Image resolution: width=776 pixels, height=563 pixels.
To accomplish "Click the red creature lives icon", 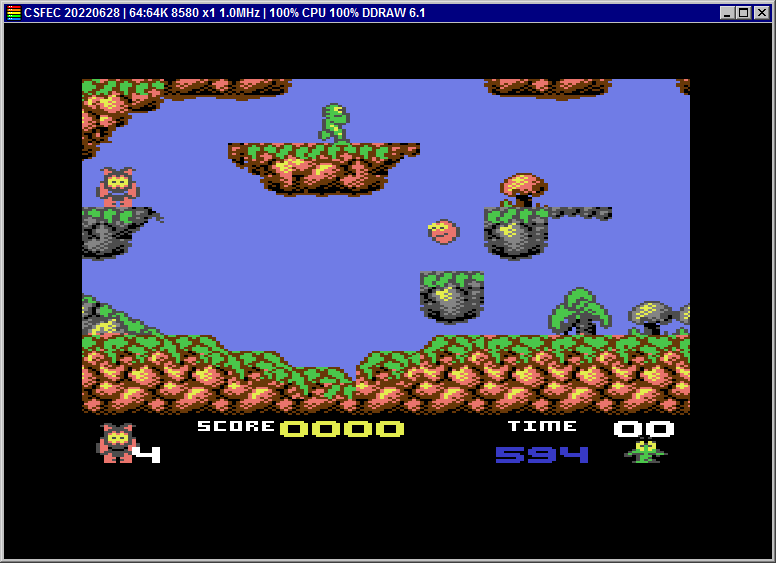I will click(115, 443).
